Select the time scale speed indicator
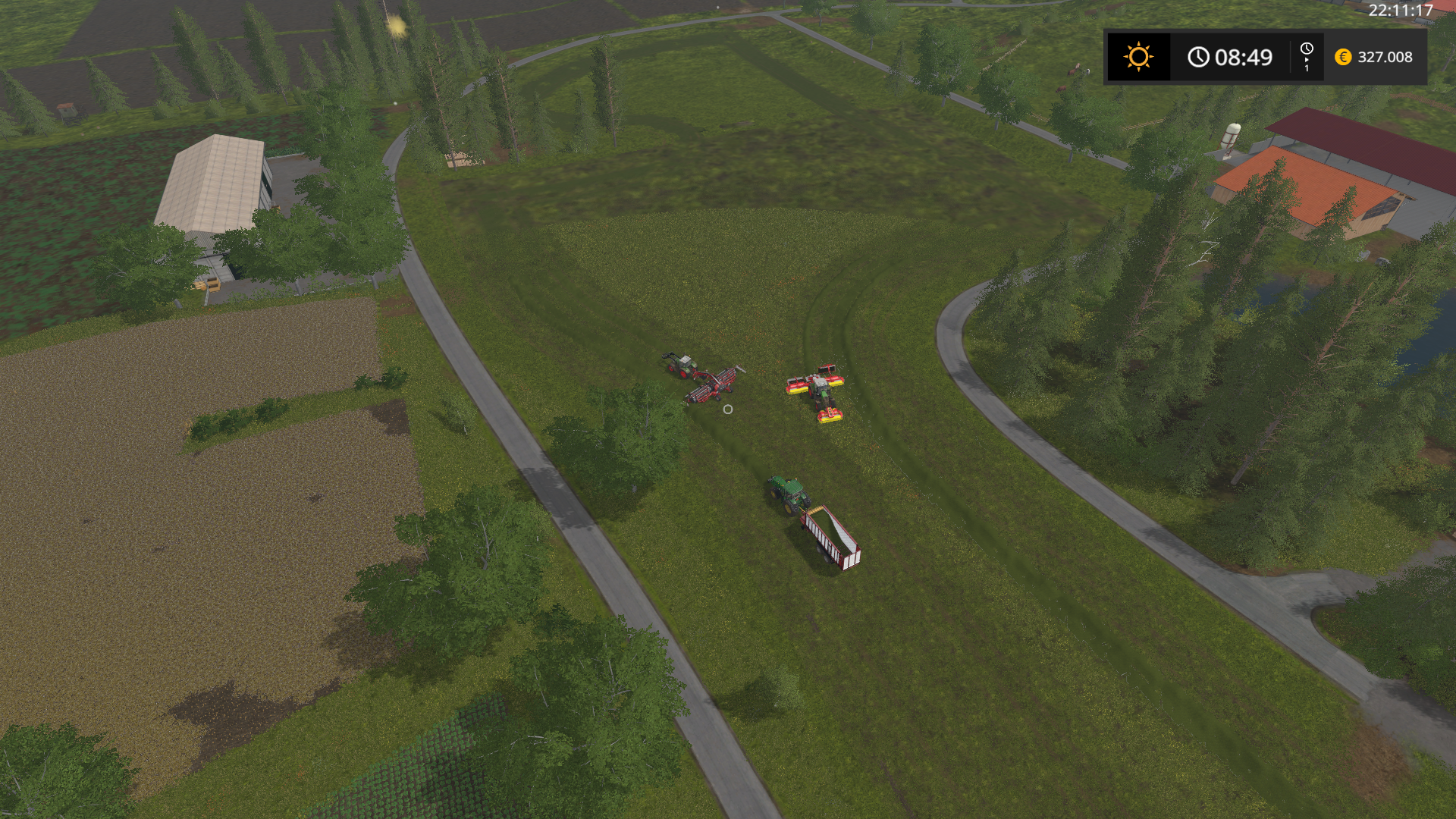 pos(1307,57)
